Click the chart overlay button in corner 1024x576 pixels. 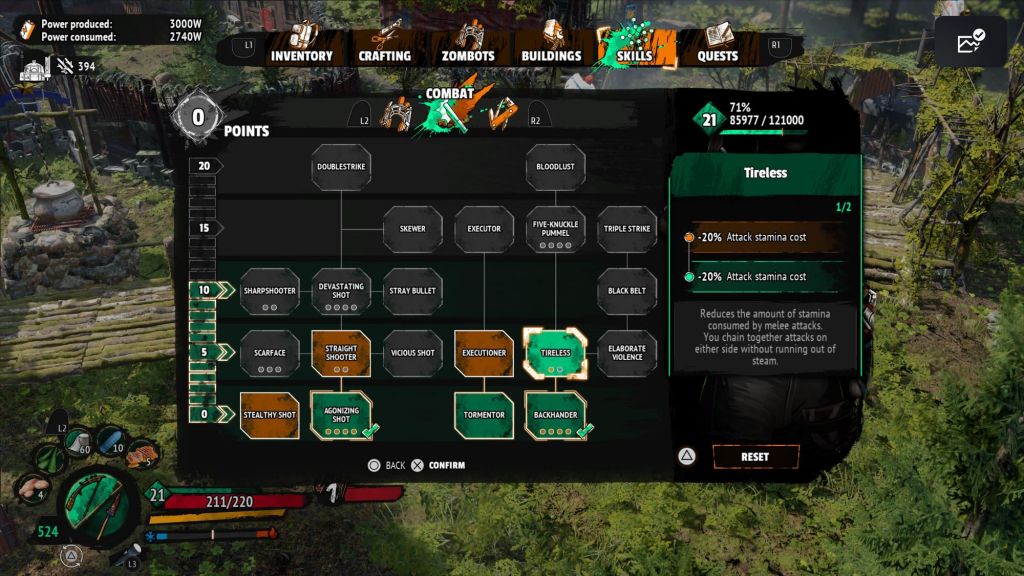coord(970,41)
